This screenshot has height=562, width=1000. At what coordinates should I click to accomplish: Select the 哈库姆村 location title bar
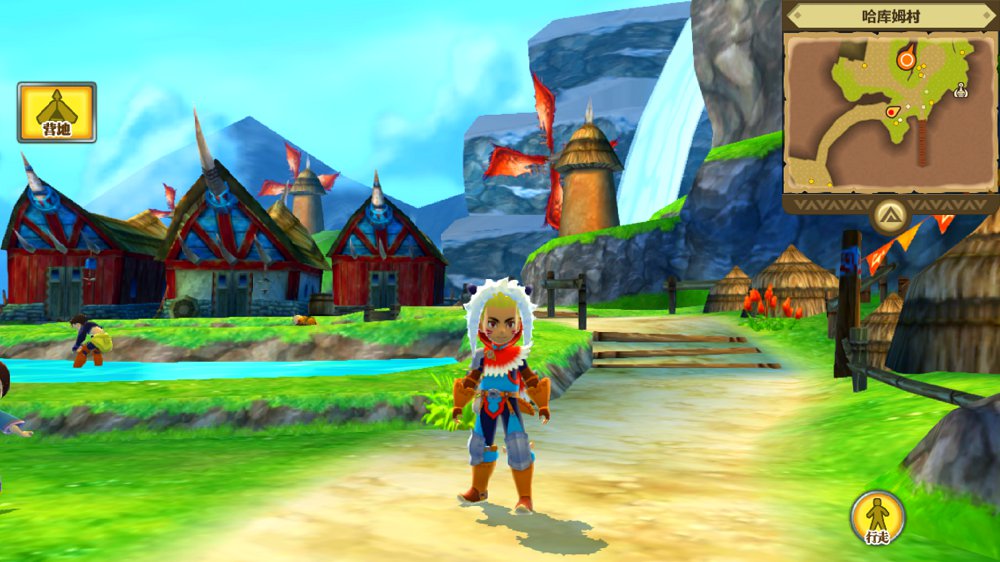[x=890, y=16]
